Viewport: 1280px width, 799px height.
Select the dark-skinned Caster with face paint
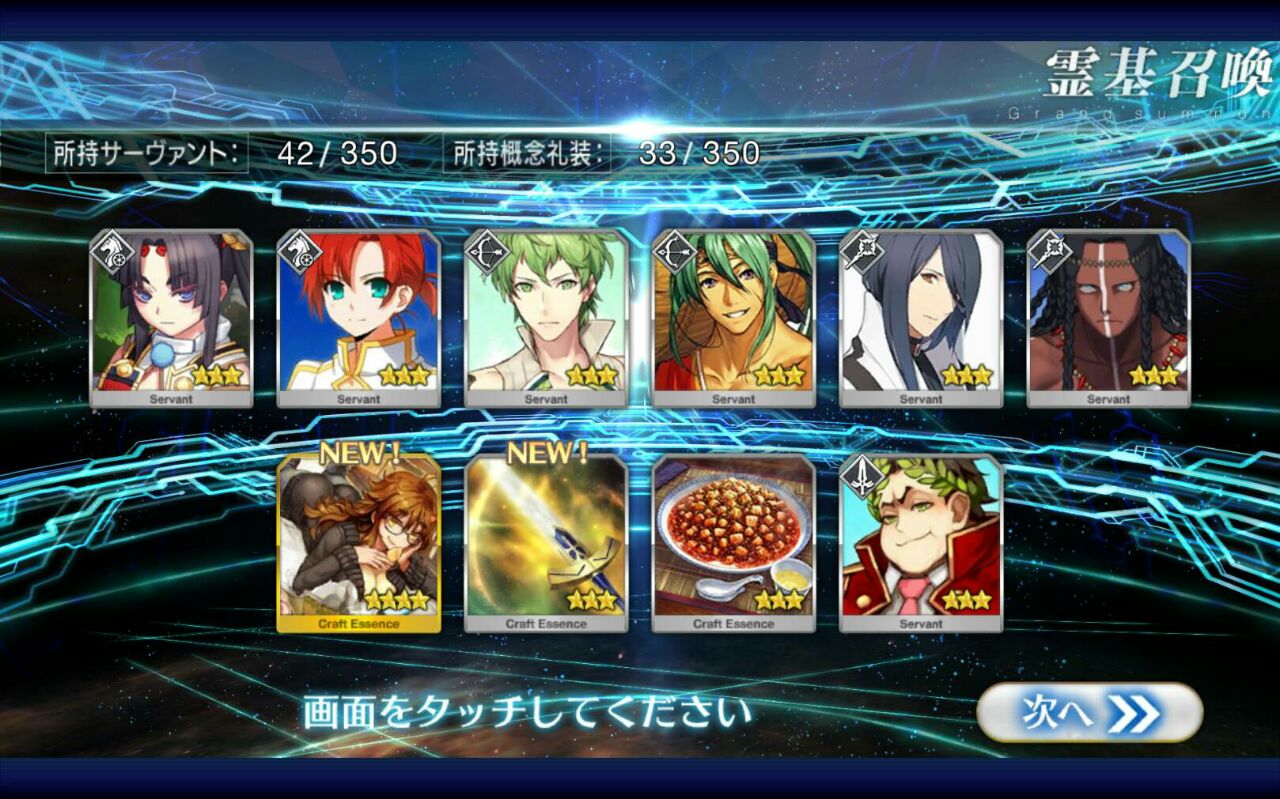tap(1109, 318)
